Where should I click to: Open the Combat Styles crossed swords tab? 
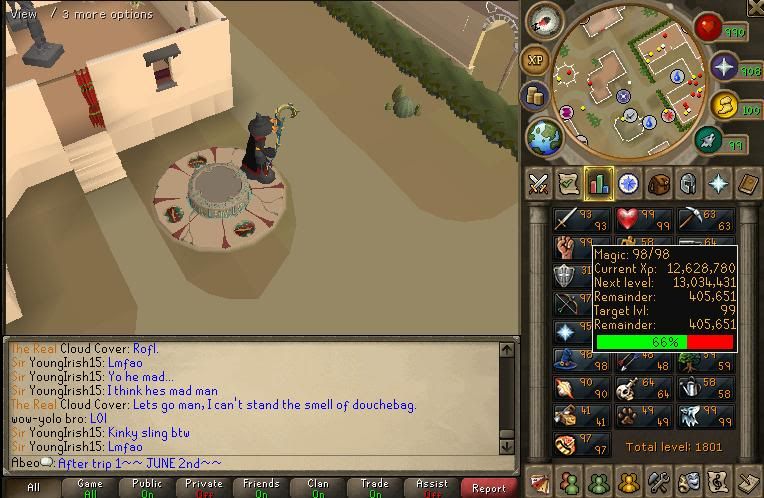tap(539, 184)
